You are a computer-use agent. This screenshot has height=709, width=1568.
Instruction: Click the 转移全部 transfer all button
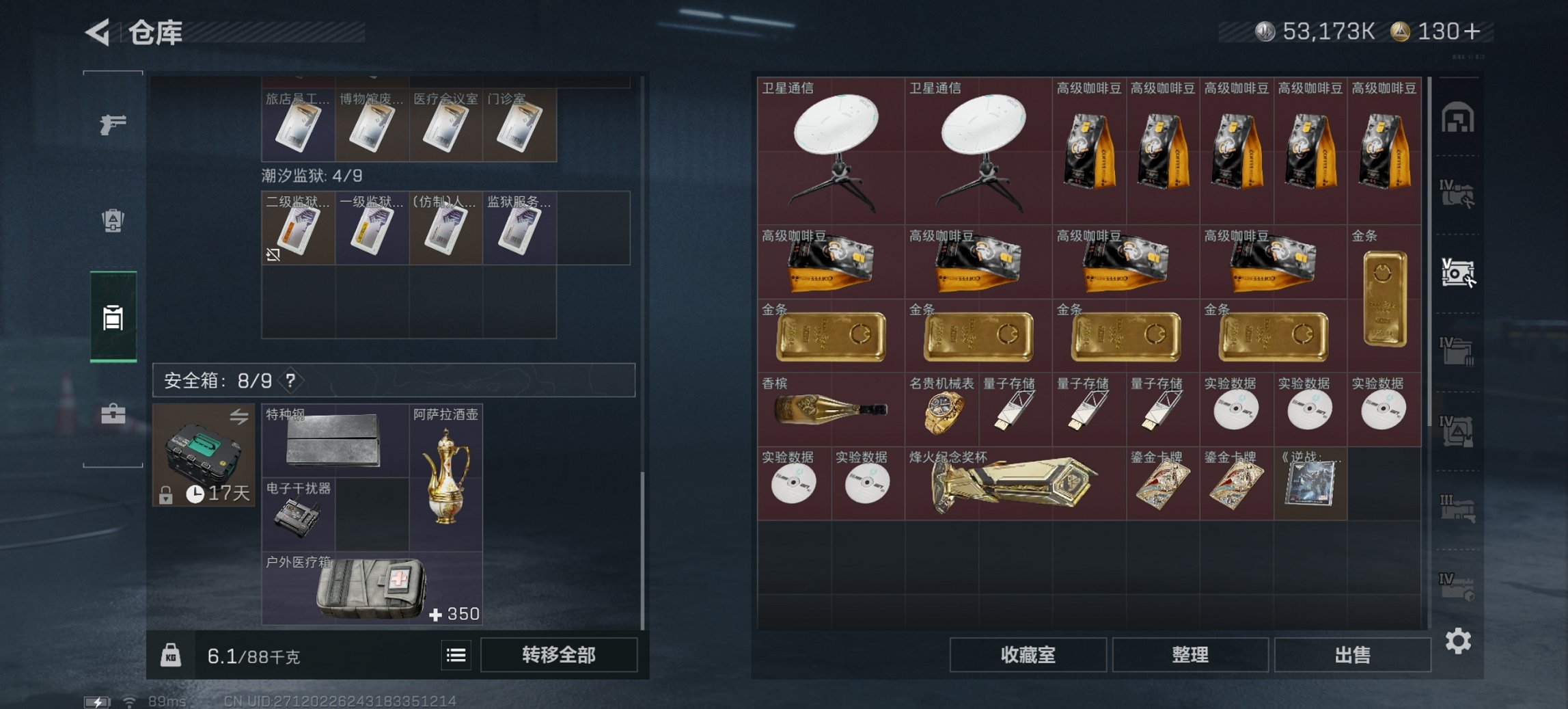coord(558,654)
